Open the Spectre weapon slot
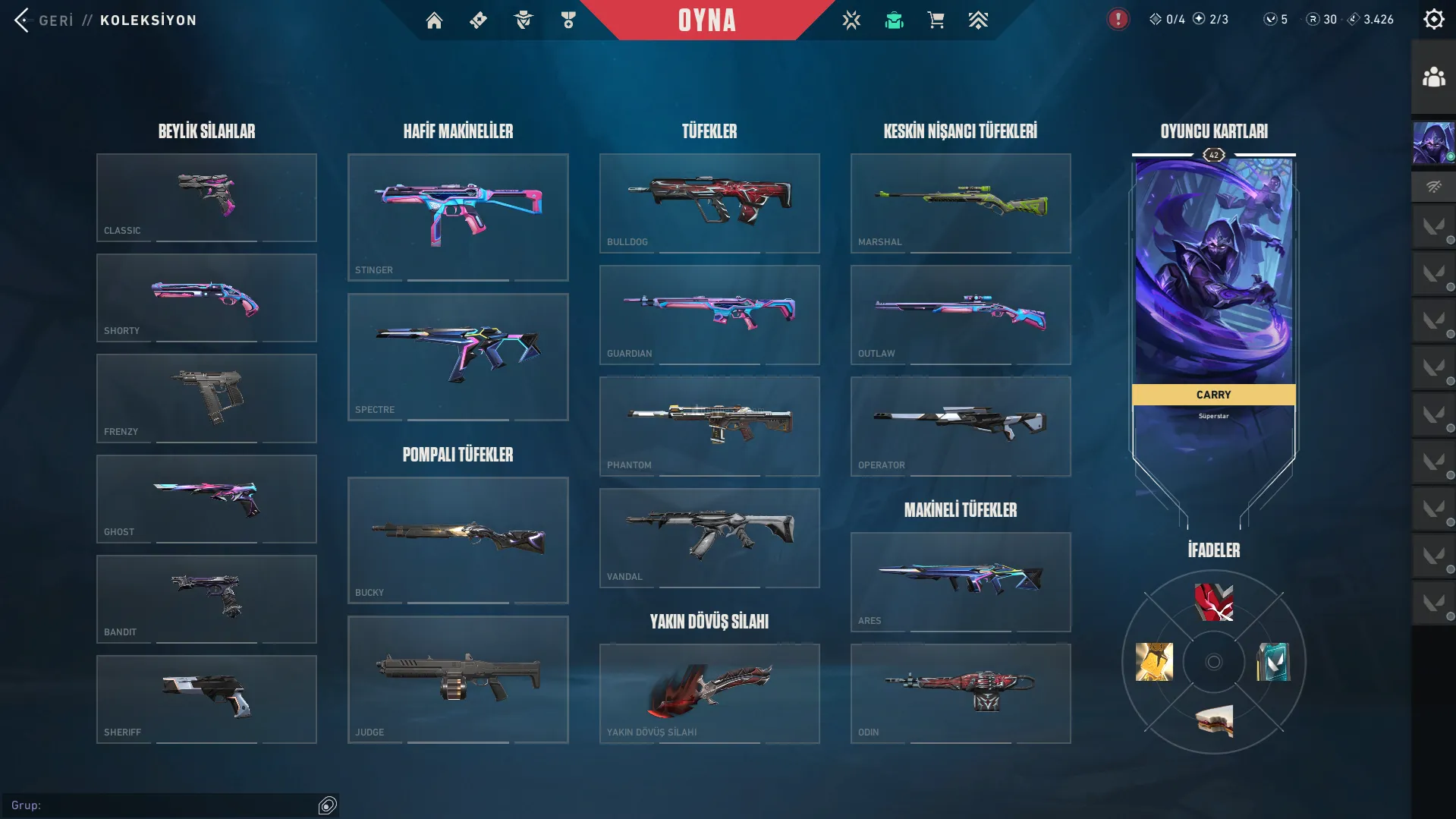 458,357
